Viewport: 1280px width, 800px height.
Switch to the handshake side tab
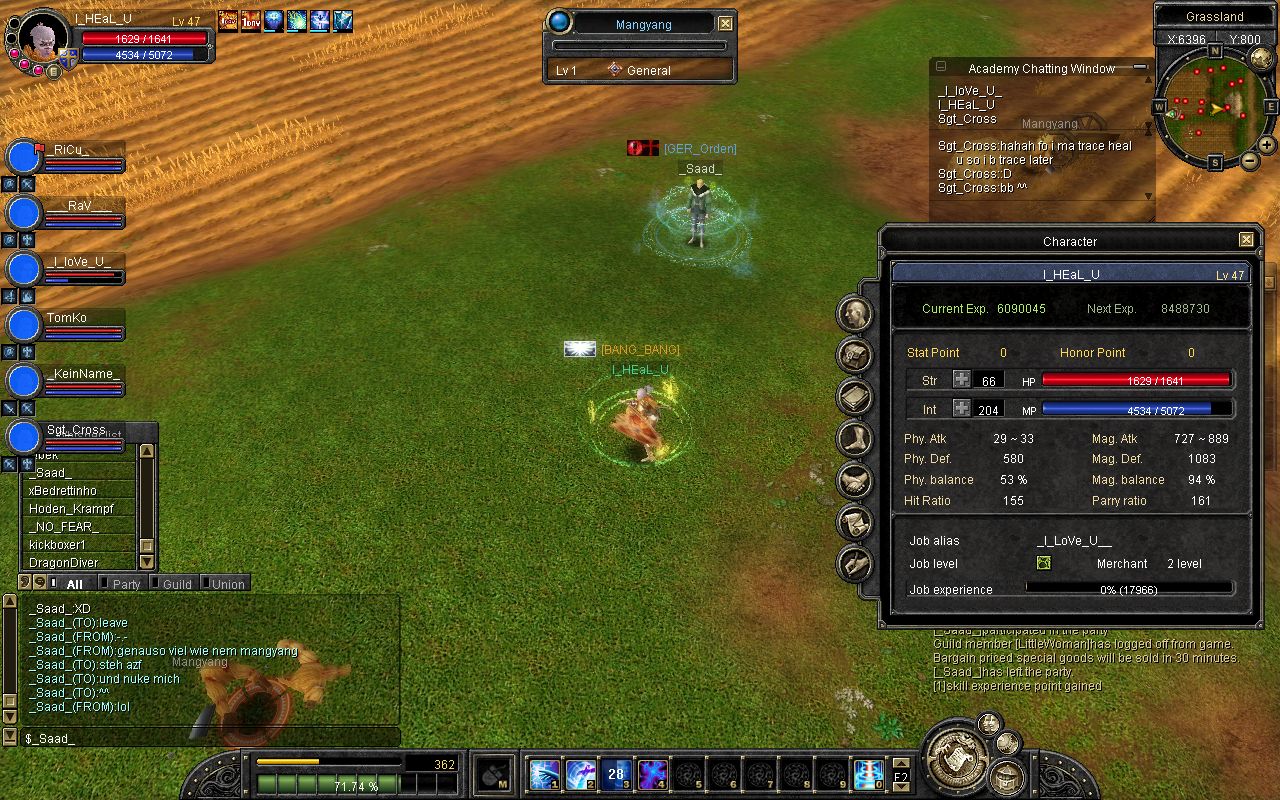(854, 480)
